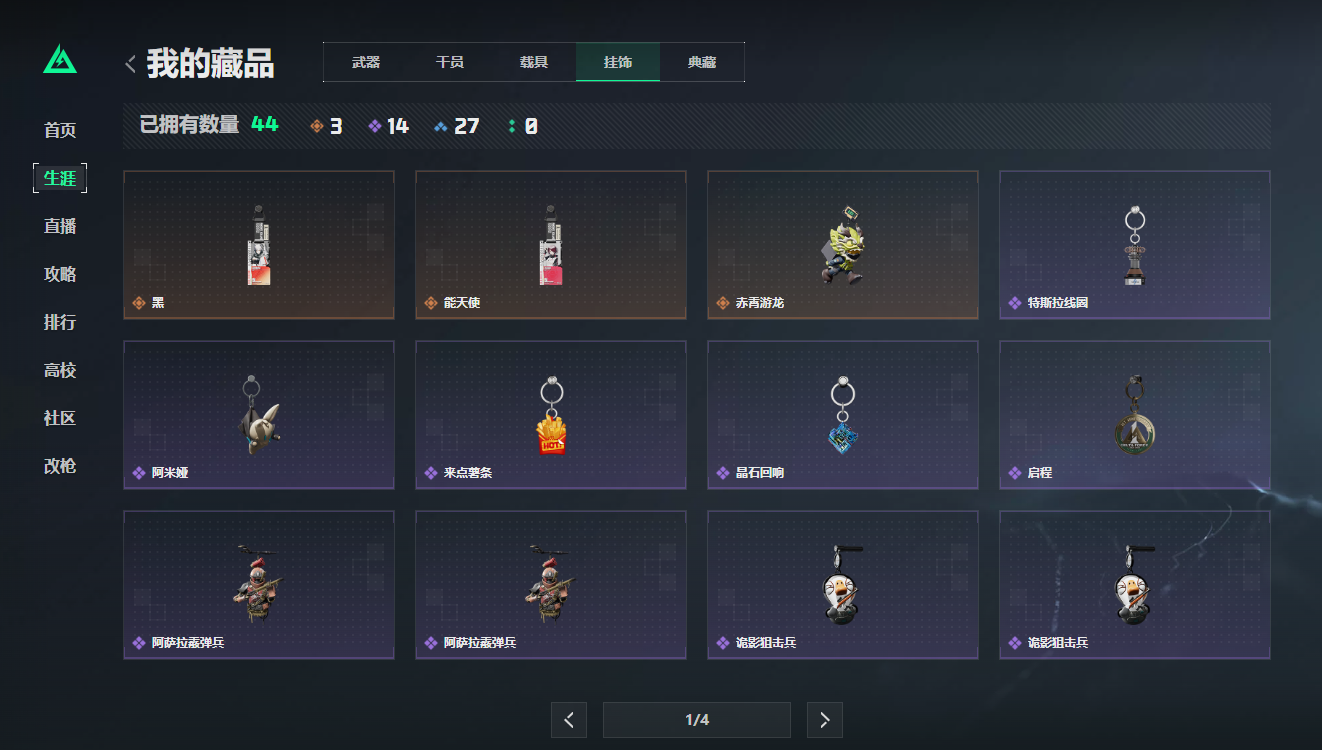The image size is (1322, 750).
Task: Switch to the 典藏 tab
Action: [702, 61]
